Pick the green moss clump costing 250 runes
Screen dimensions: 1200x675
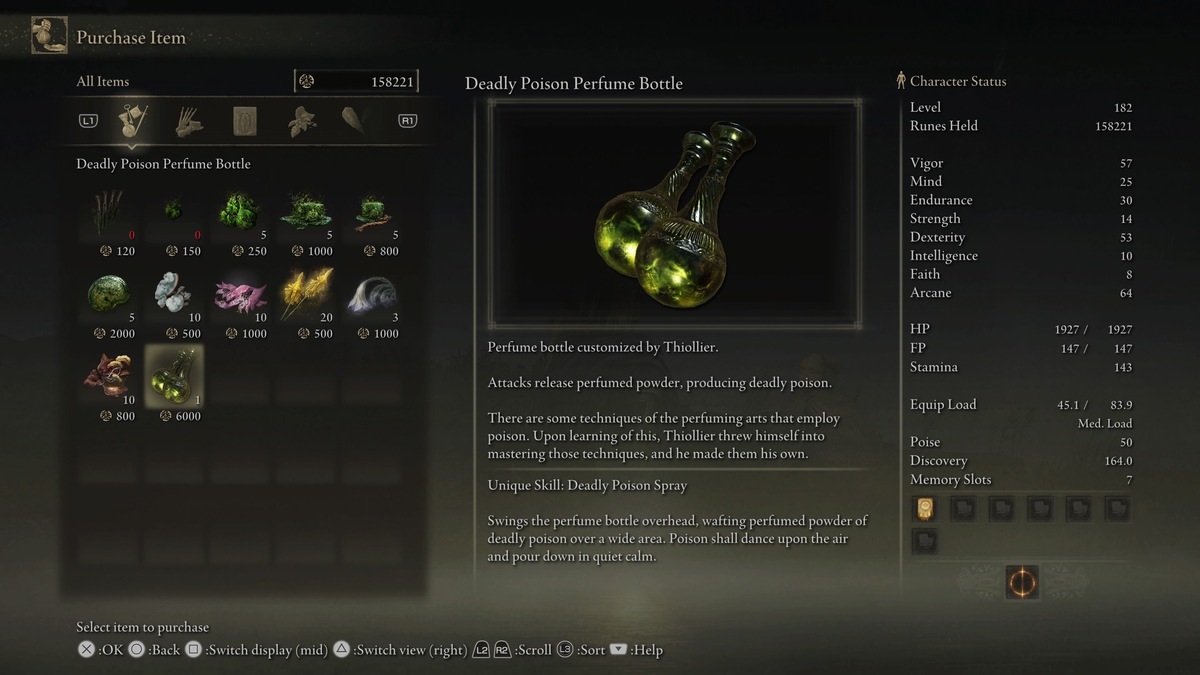tap(240, 213)
